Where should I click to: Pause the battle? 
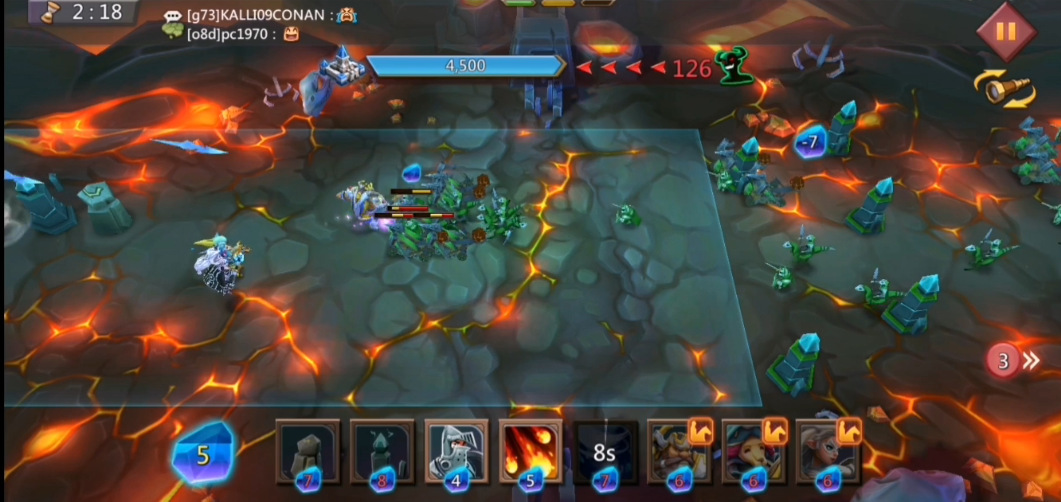(1005, 31)
